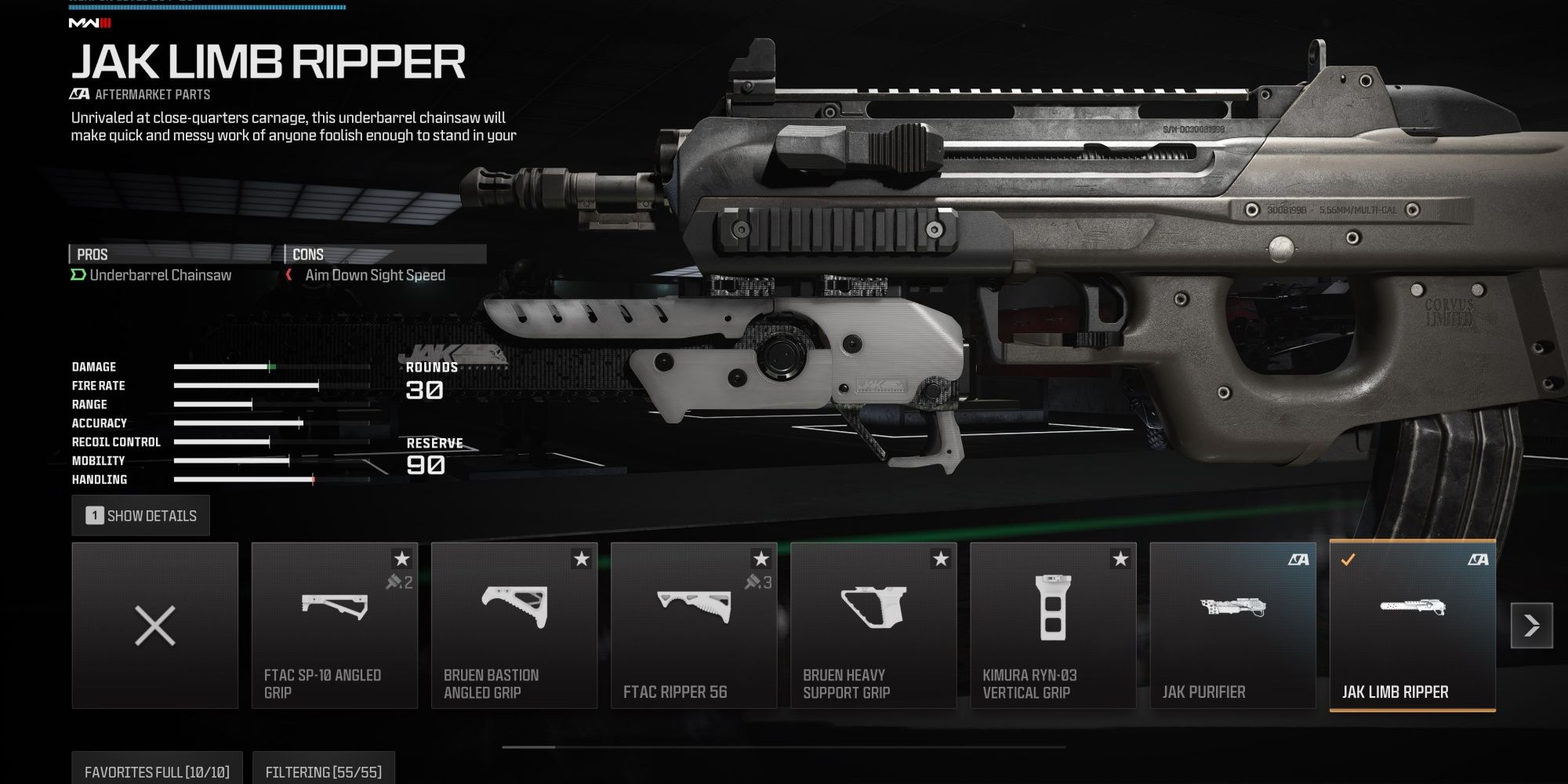Show more attachments with right arrow

(x=1532, y=626)
